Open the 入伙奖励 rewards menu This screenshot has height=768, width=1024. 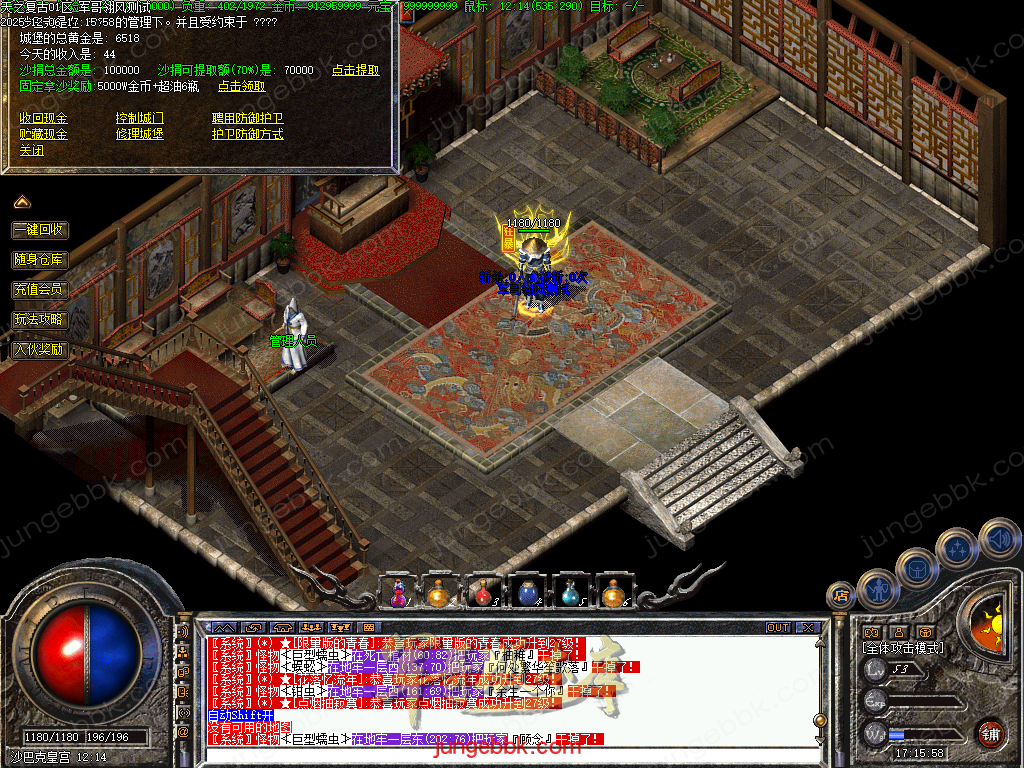(x=40, y=349)
